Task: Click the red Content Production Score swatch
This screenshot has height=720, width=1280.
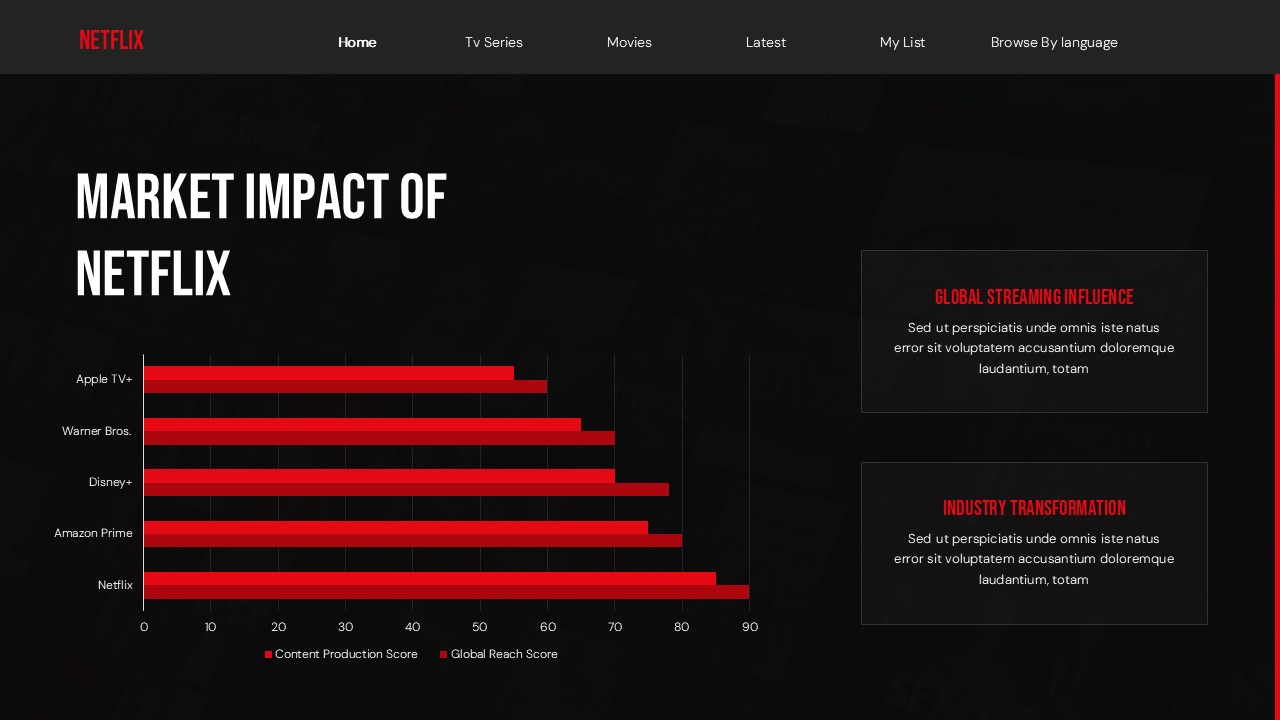Action: pyautogui.click(x=268, y=654)
